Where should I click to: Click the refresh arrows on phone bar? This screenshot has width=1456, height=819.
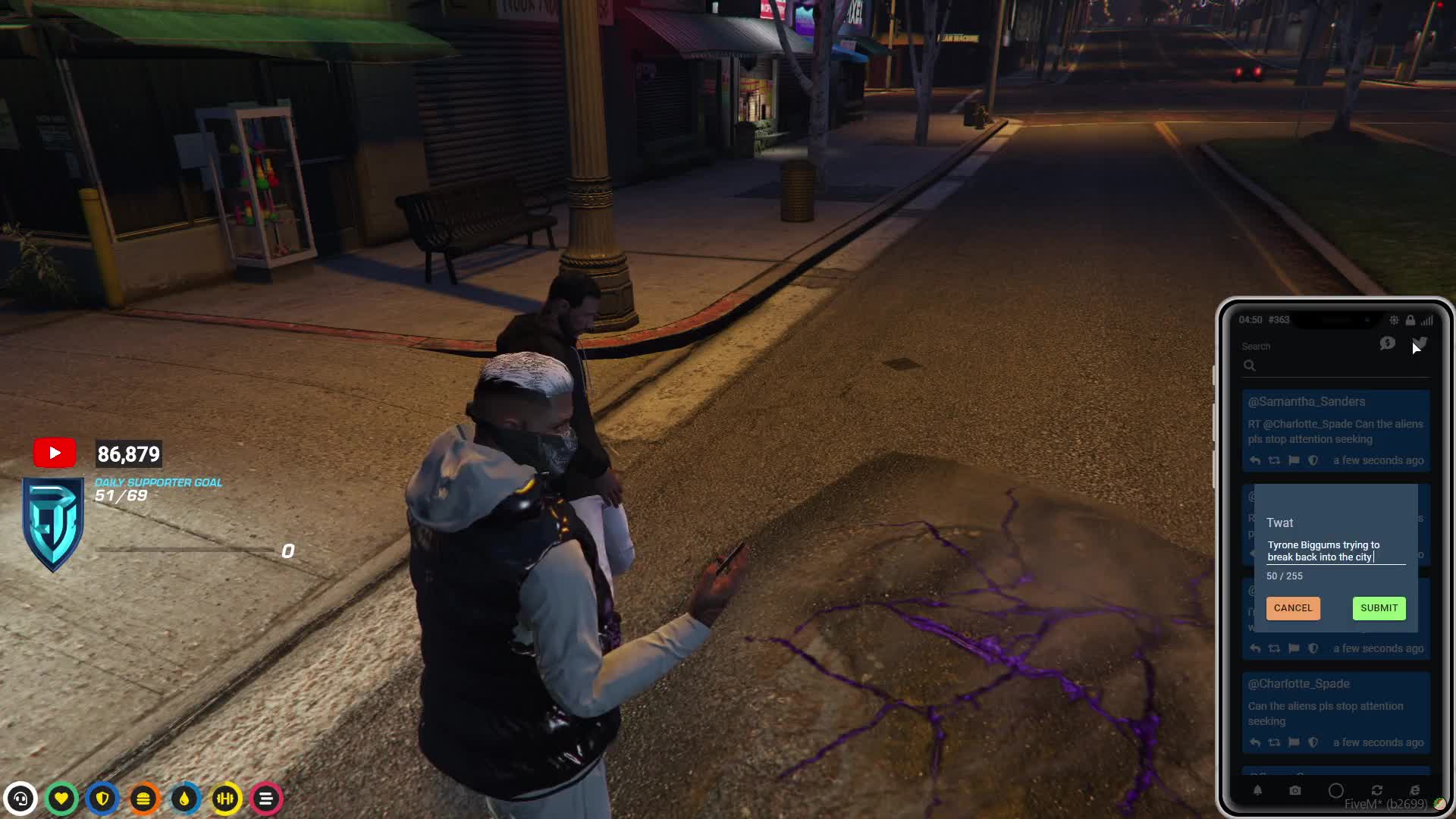tap(1377, 790)
